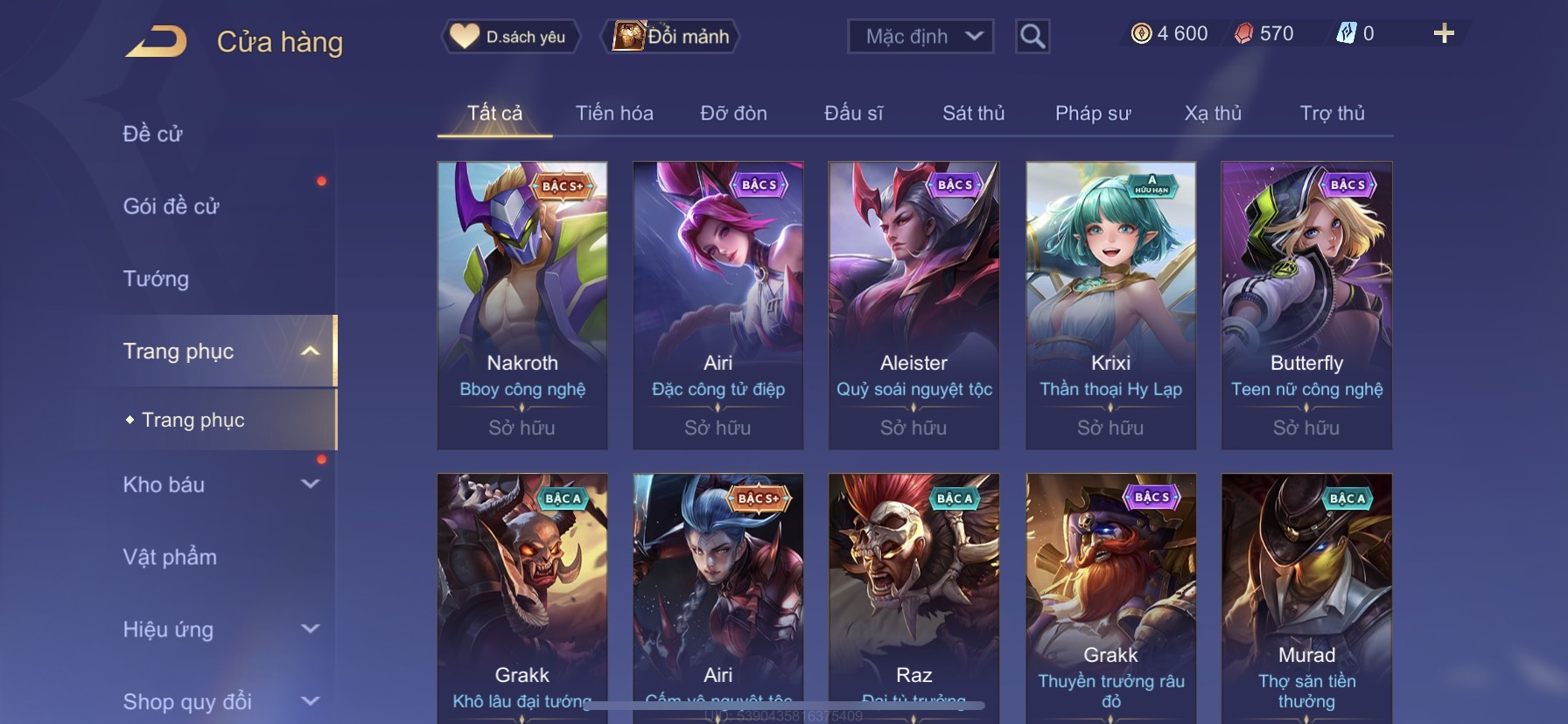Click the magnifying glass search button

[x=1032, y=37]
